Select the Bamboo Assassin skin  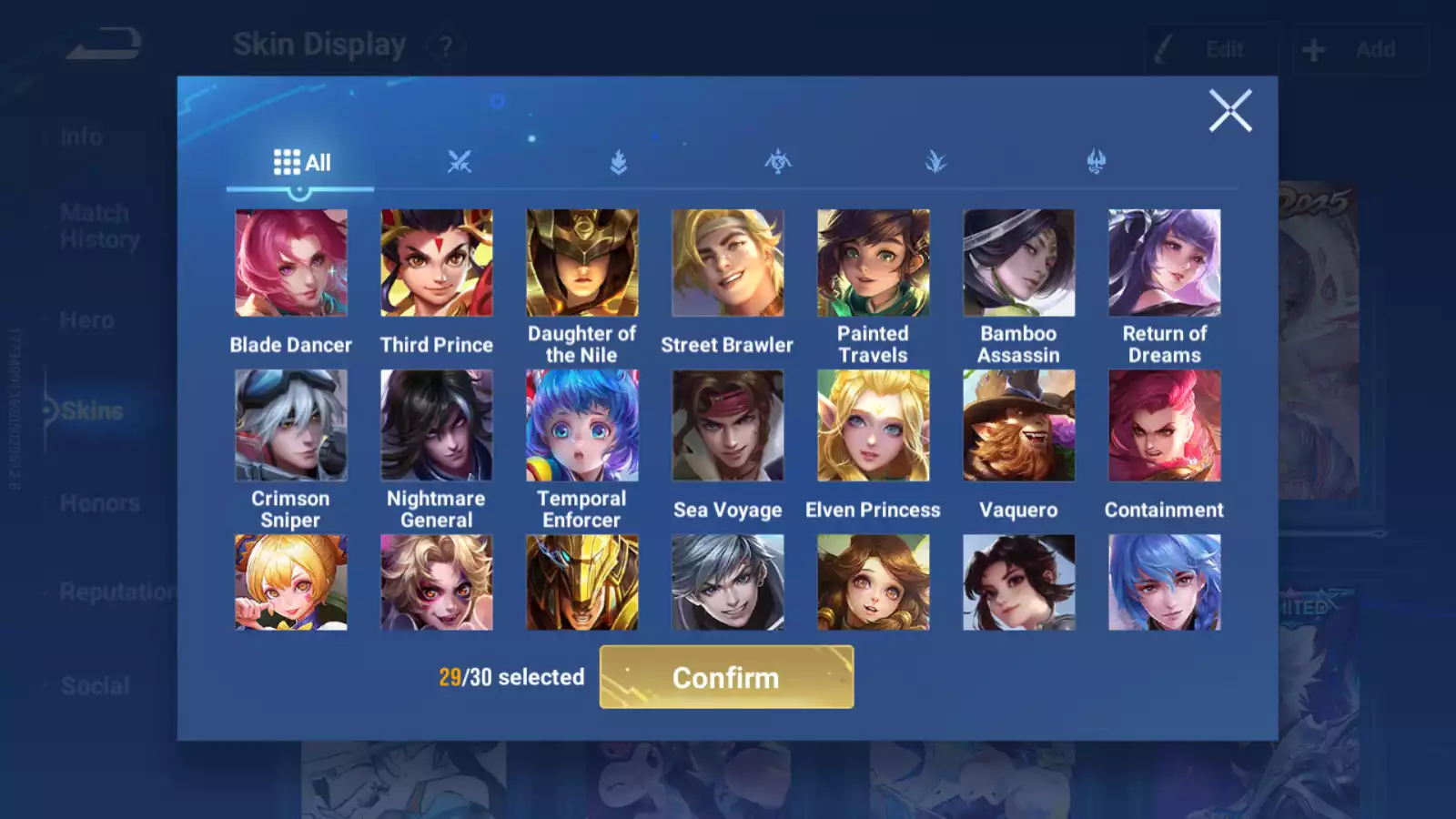[1018, 263]
